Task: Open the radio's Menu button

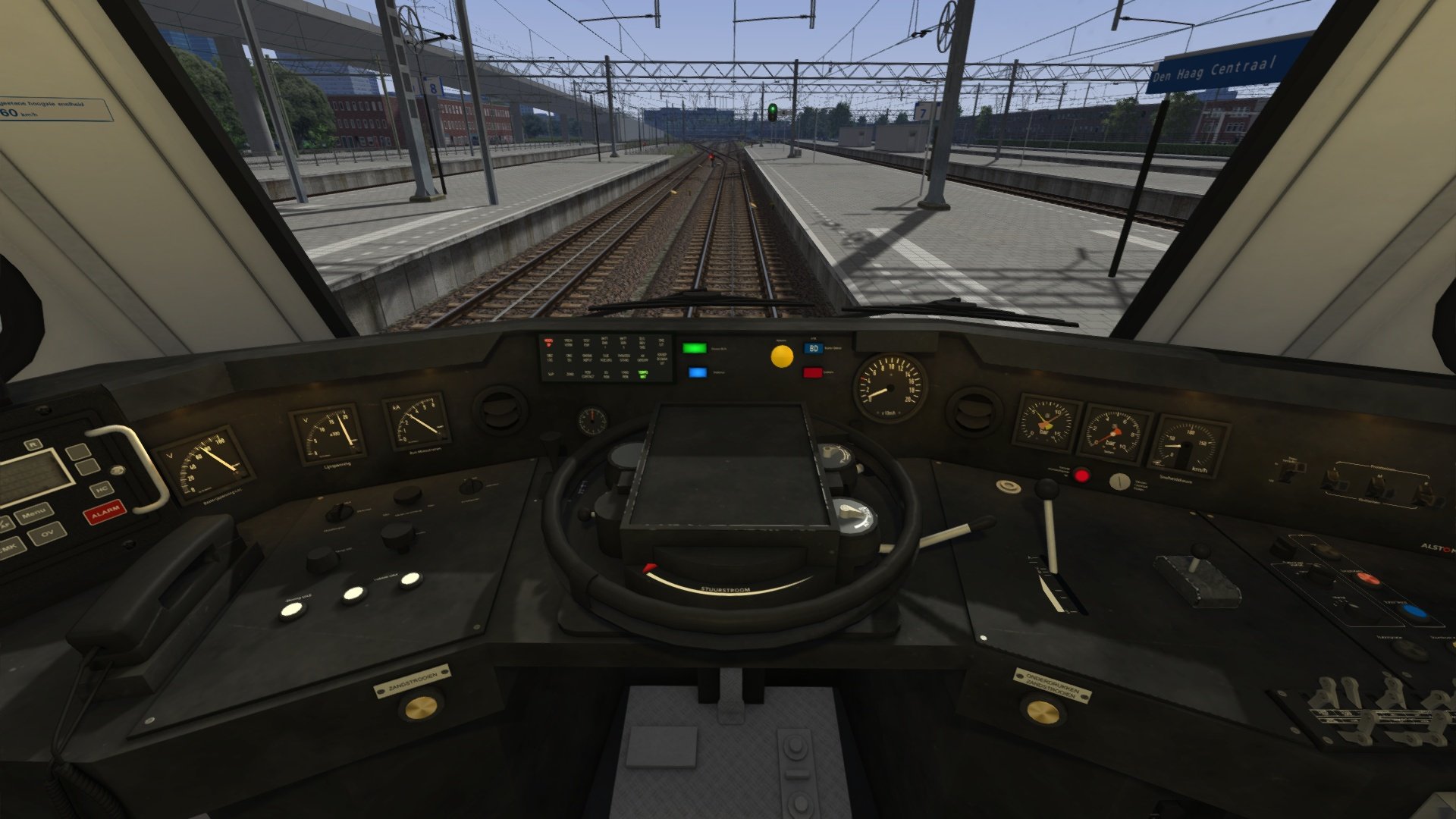Action: coord(33,515)
